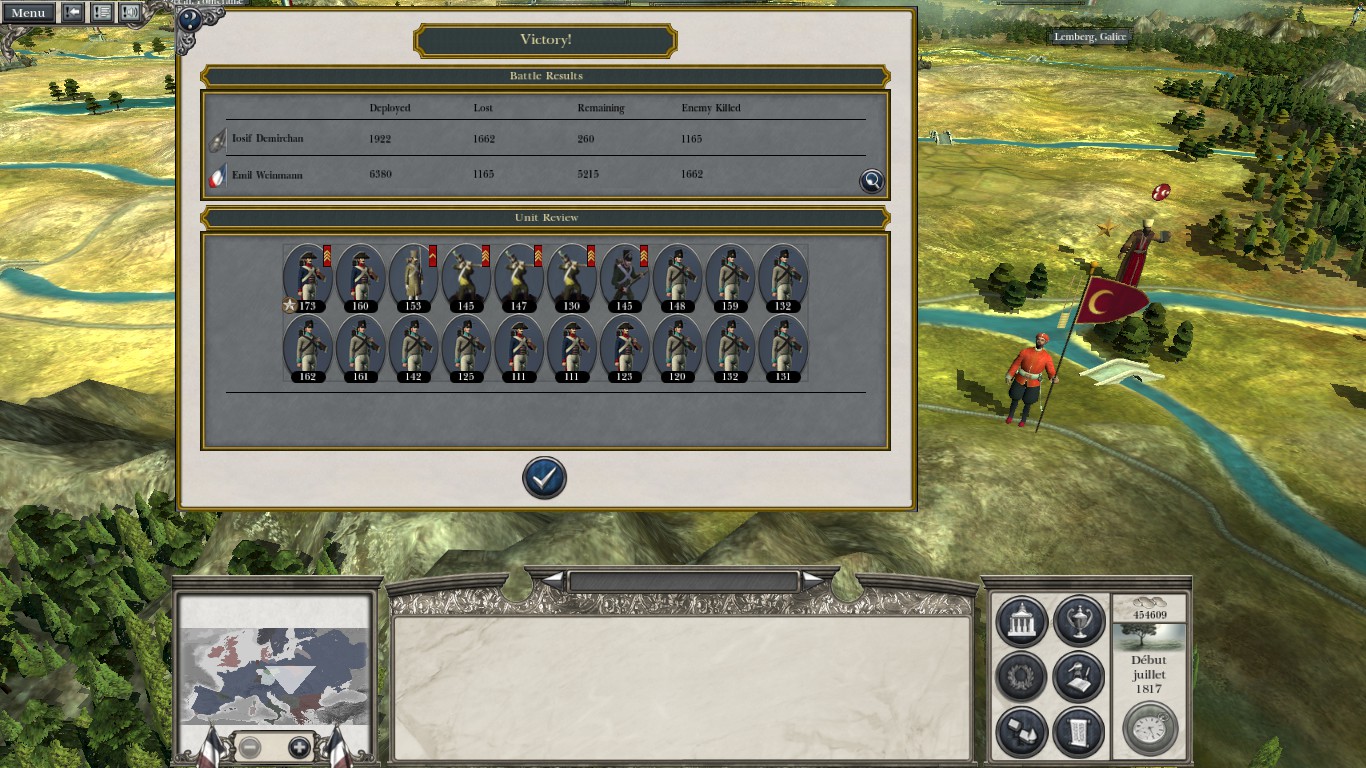This screenshot has width=1366, height=768.
Task: Open the laurel wreath panel
Action: click(1022, 676)
